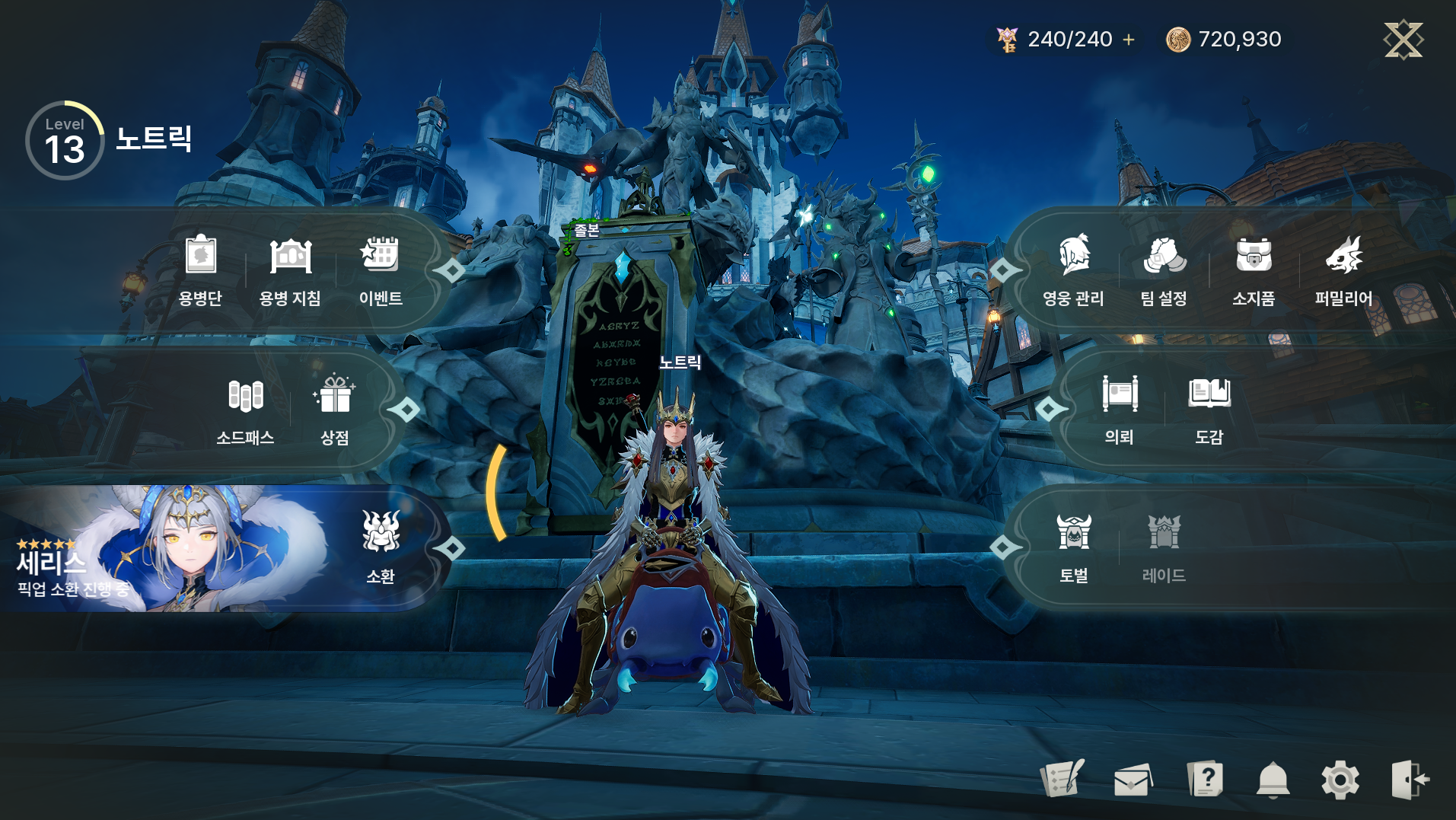Image resolution: width=1456 pixels, height=820 pixels.
Task: Open the notifications bell icon
Action: pyautogui.click(x=1273, y=780)
